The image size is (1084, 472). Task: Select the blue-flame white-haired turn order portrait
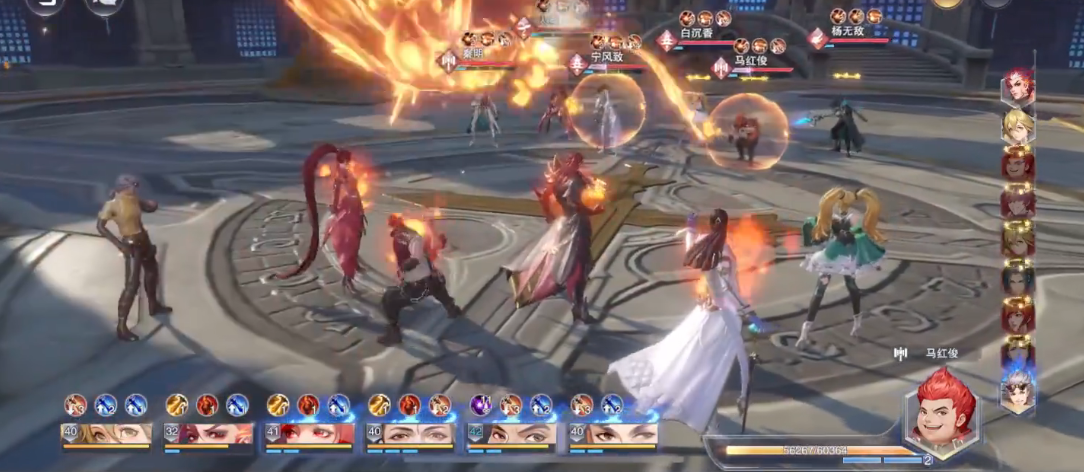click(1018, 390)
